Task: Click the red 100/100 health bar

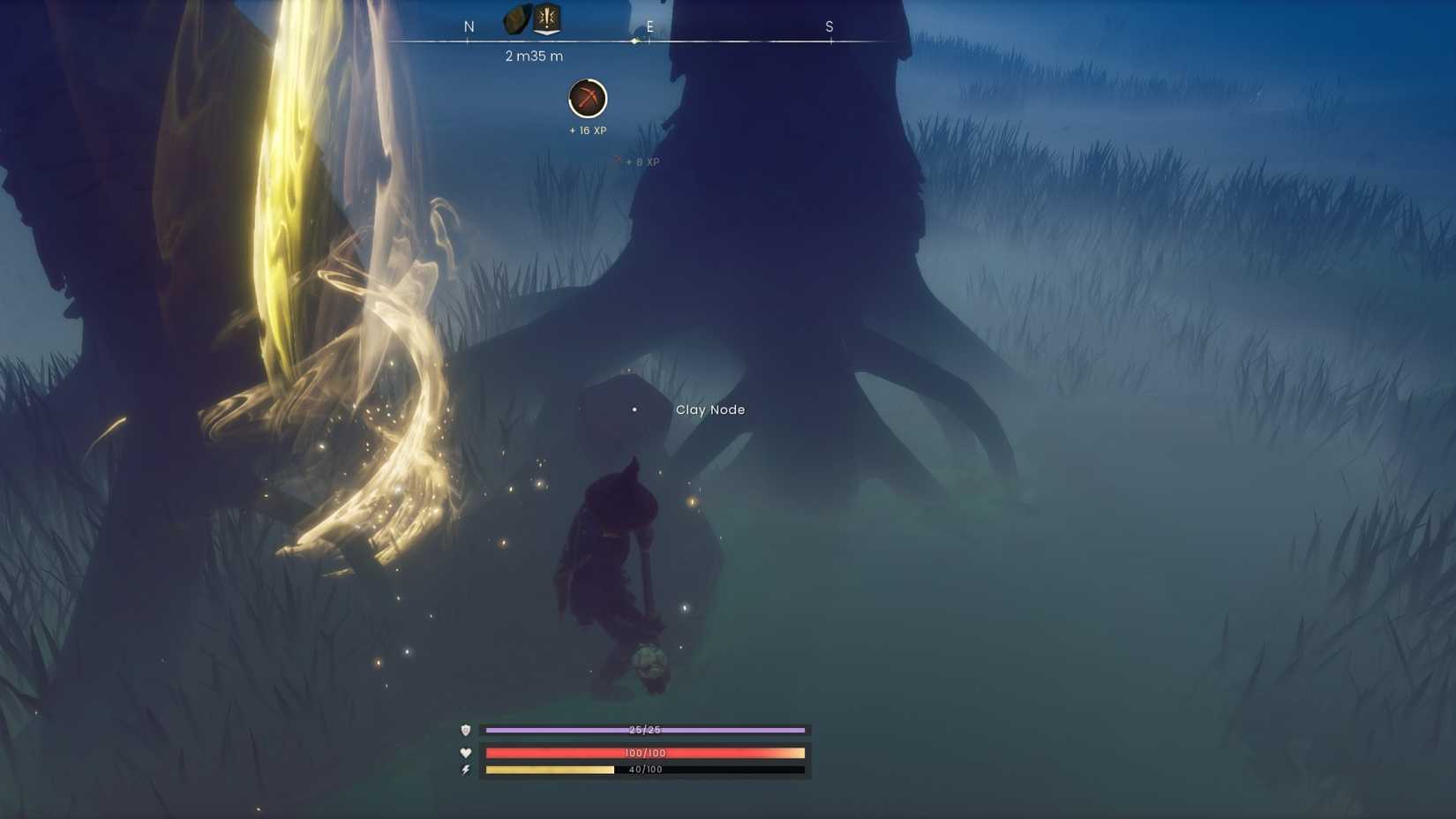Action: click(644, 753)
